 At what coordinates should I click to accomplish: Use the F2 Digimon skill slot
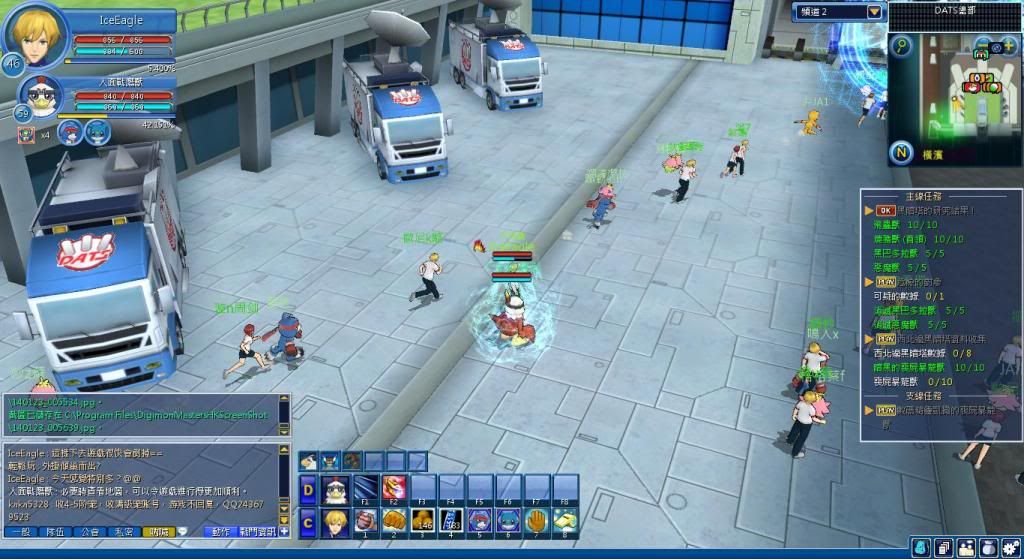pyautogui.click(x=393, y=489)
